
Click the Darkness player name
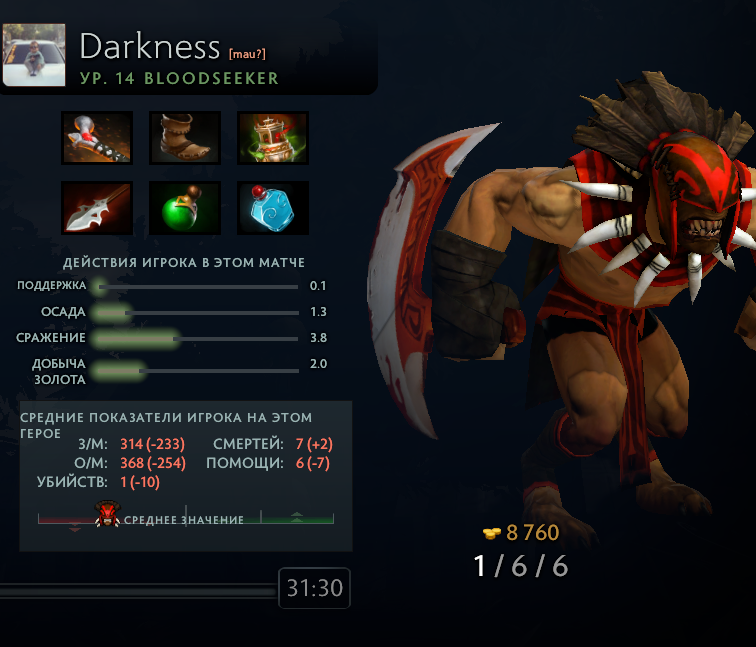pyautogui.click(x=149, y=46)
